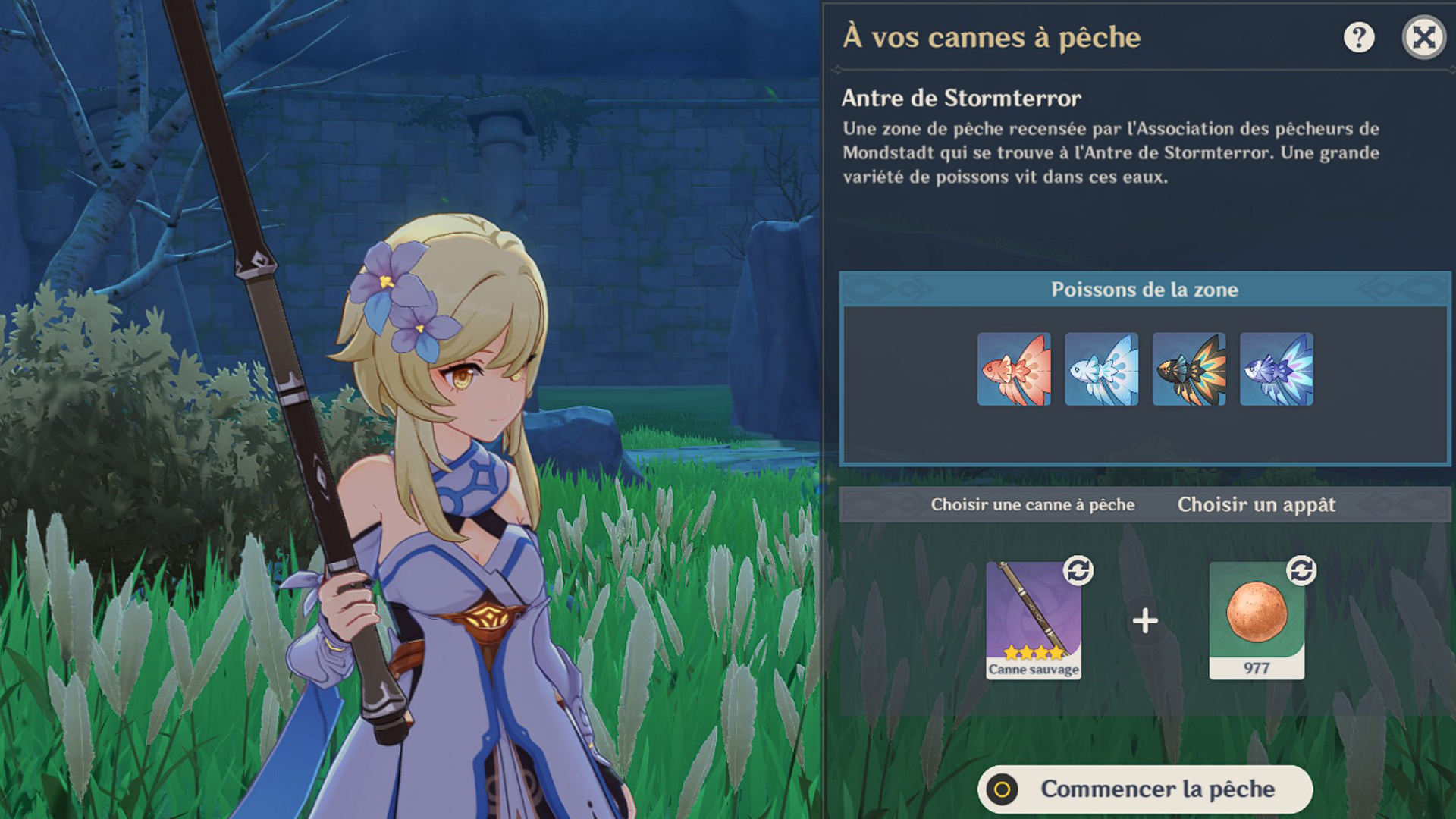Select the black and gold butterfly fish icon
The height and width of the screenshot is (819, 1456).
(x=1189, y=370)
